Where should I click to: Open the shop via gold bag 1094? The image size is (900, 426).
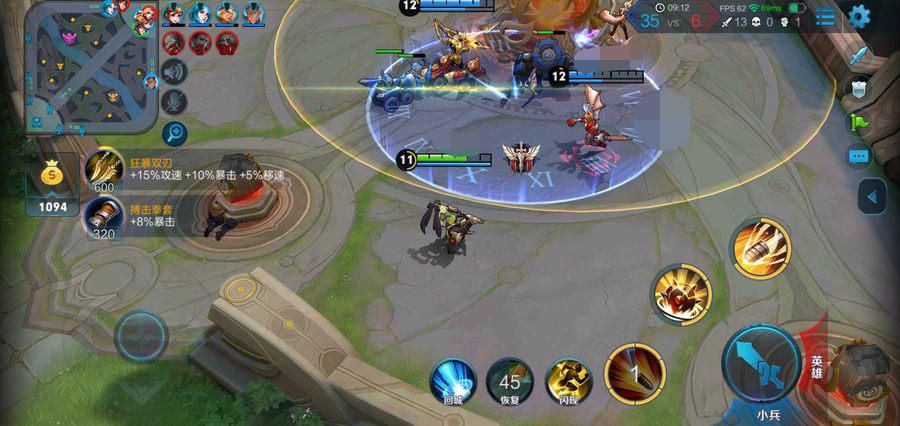tap(53, 185)
